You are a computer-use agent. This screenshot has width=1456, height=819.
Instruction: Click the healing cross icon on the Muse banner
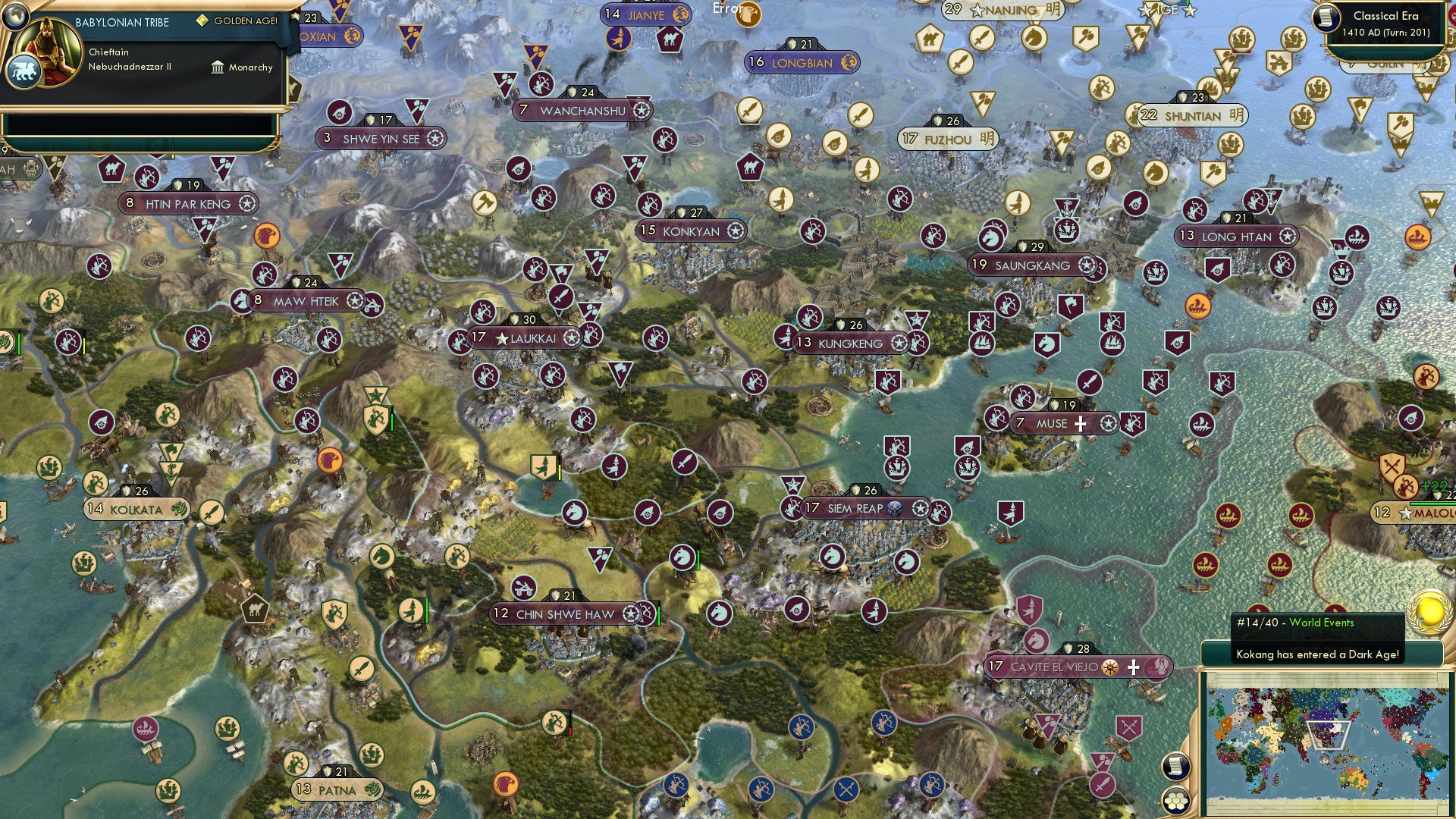pyautogui.click(x=1082, y=424)
